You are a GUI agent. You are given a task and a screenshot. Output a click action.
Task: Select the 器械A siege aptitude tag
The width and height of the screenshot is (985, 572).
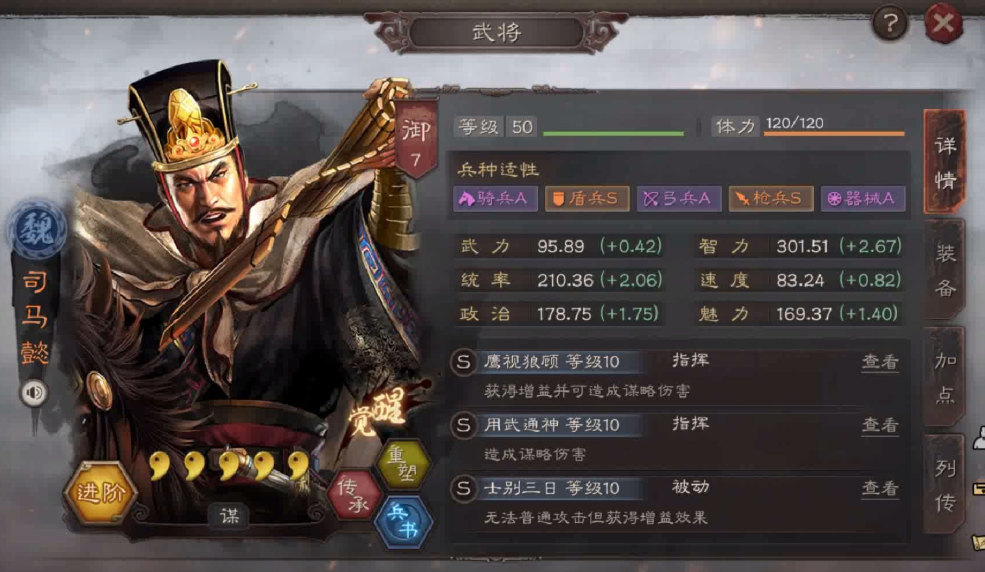pyautogui.click(x=862, y=199)
